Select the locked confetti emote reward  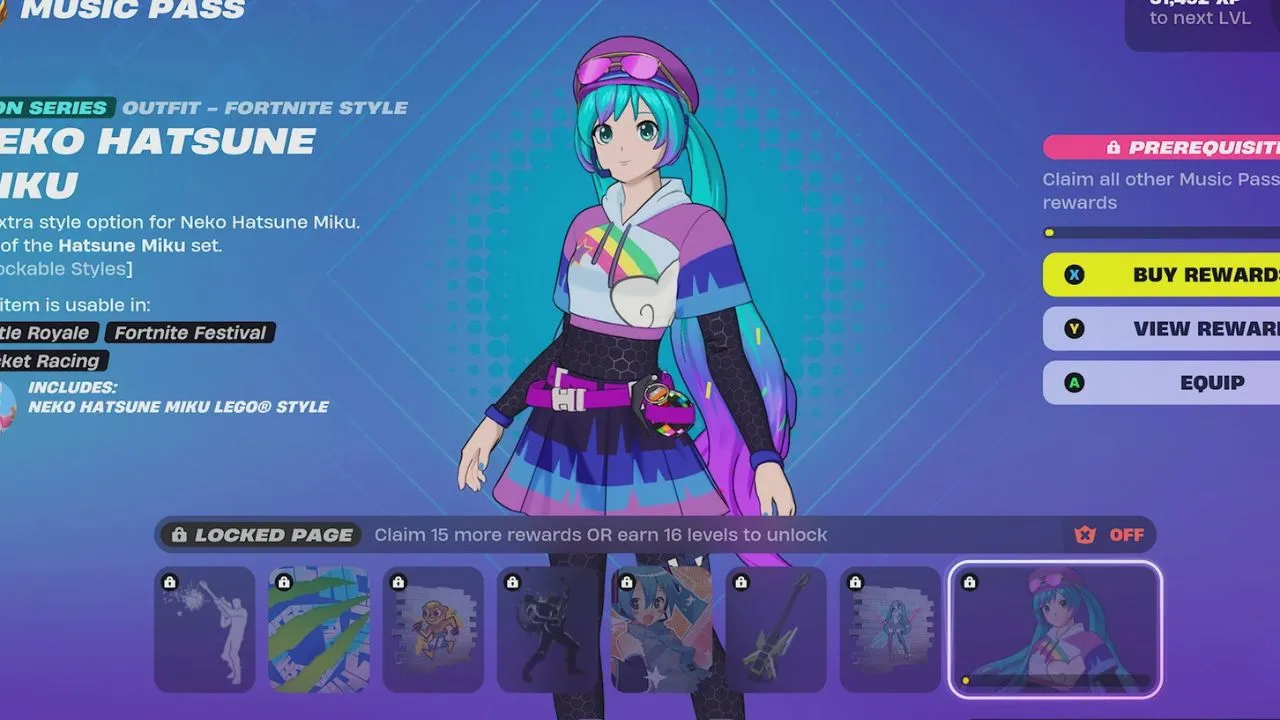[204, 629]
